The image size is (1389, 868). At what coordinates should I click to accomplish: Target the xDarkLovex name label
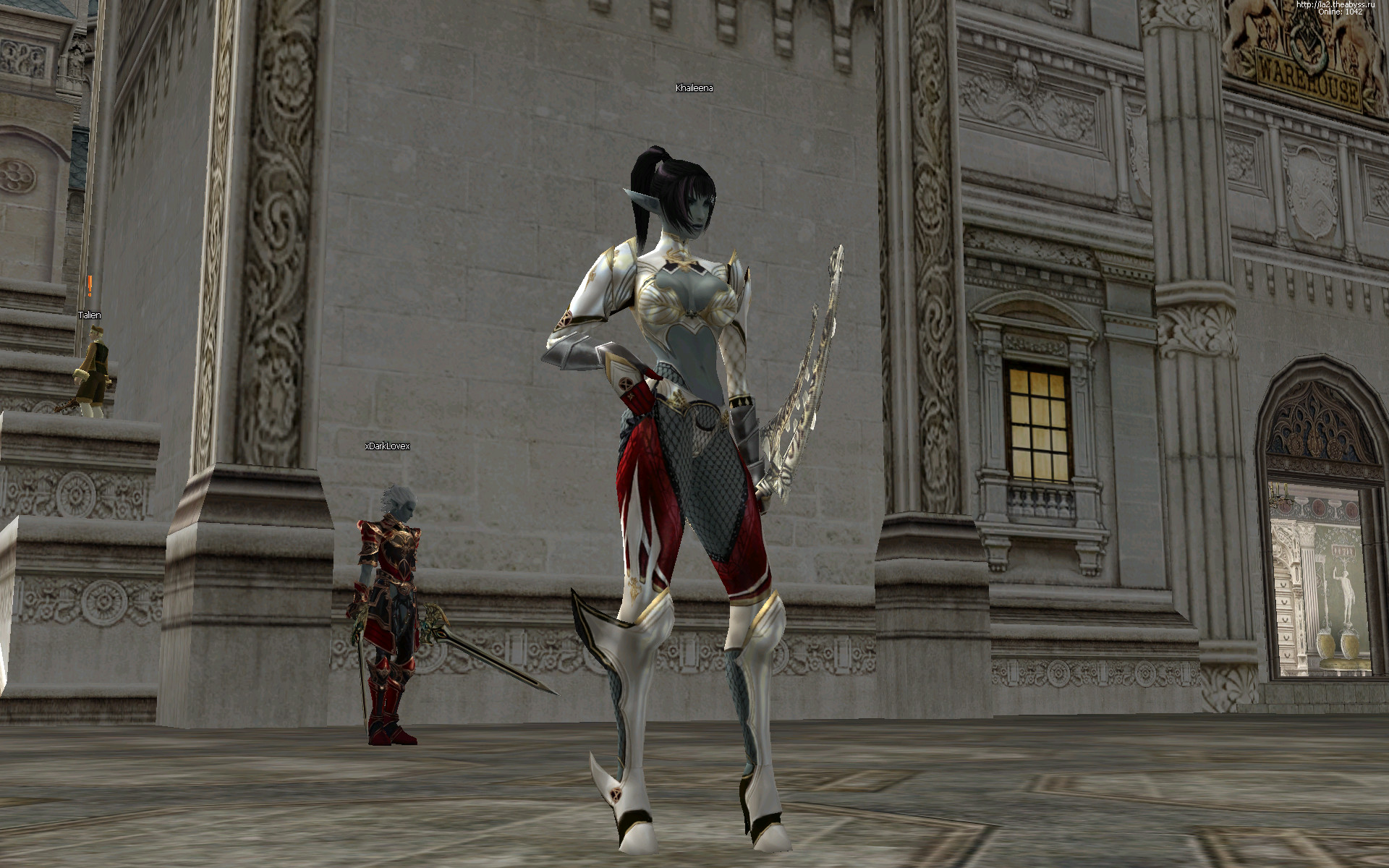coord(388,446)
